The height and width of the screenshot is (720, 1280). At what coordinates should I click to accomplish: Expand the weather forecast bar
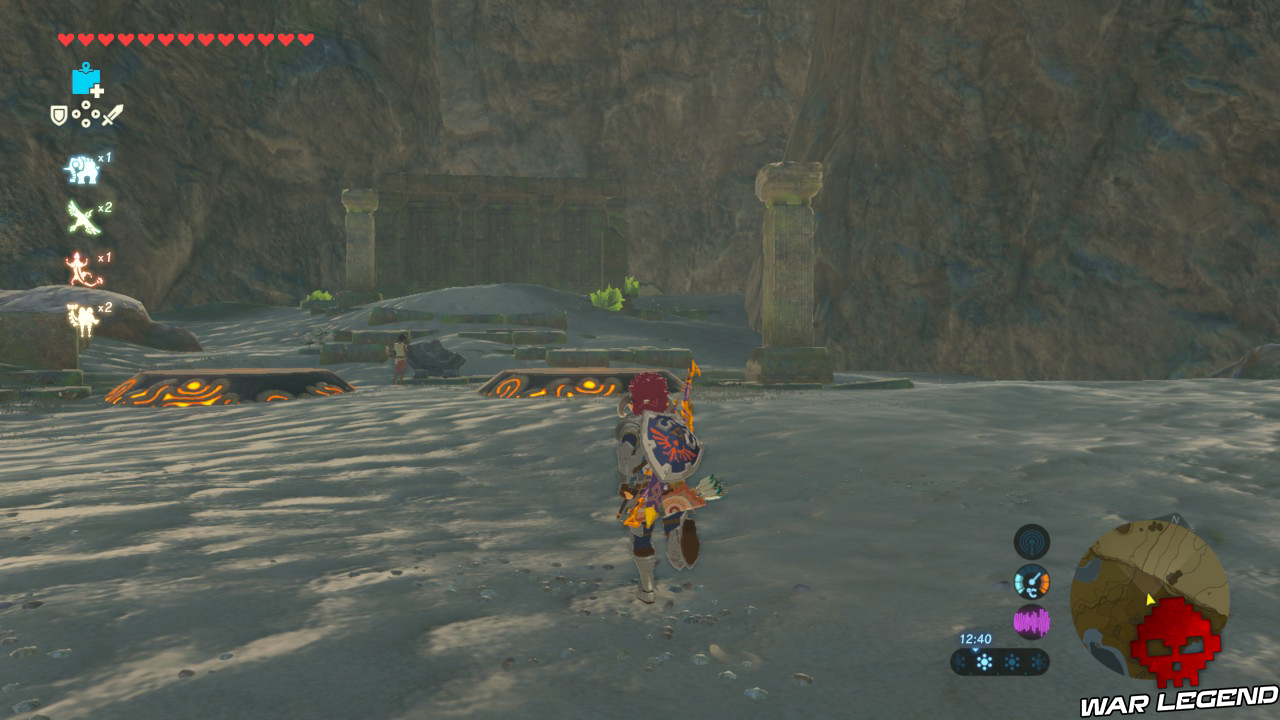997,660
